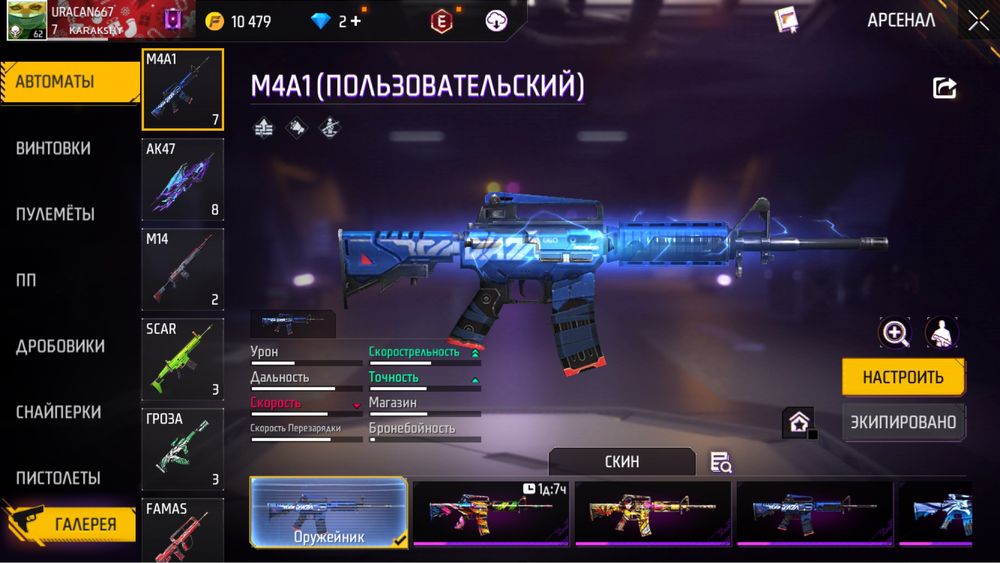This screenshot has height=563, width=1000.
Task: Select the Пулемёты category
Action: coord(55,214)
